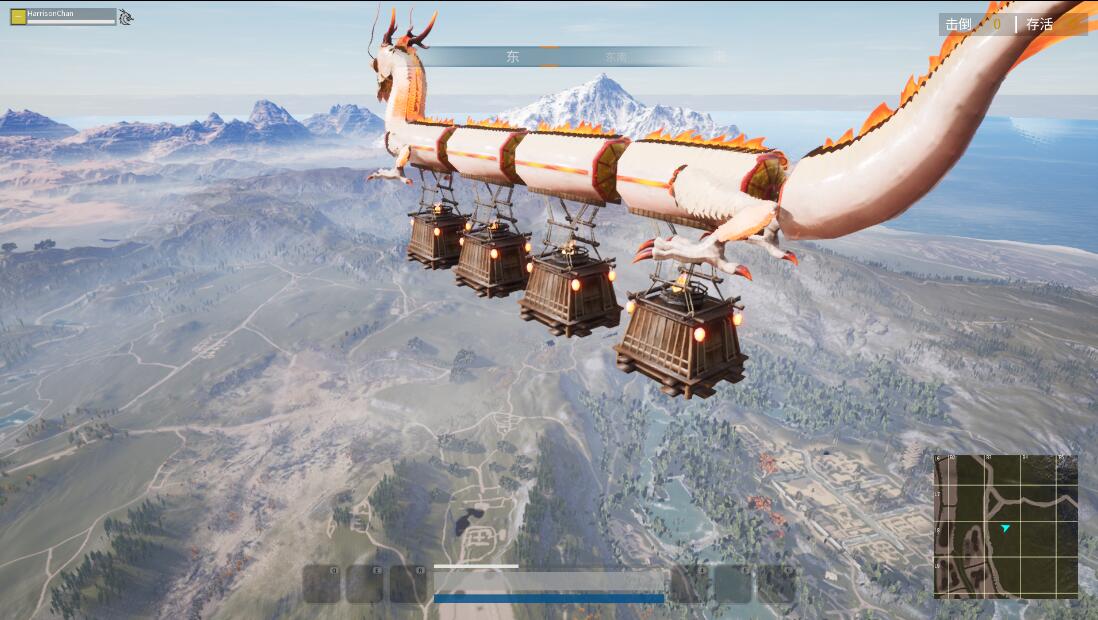Select the skill slot labeled E

(x=365, y=584)
